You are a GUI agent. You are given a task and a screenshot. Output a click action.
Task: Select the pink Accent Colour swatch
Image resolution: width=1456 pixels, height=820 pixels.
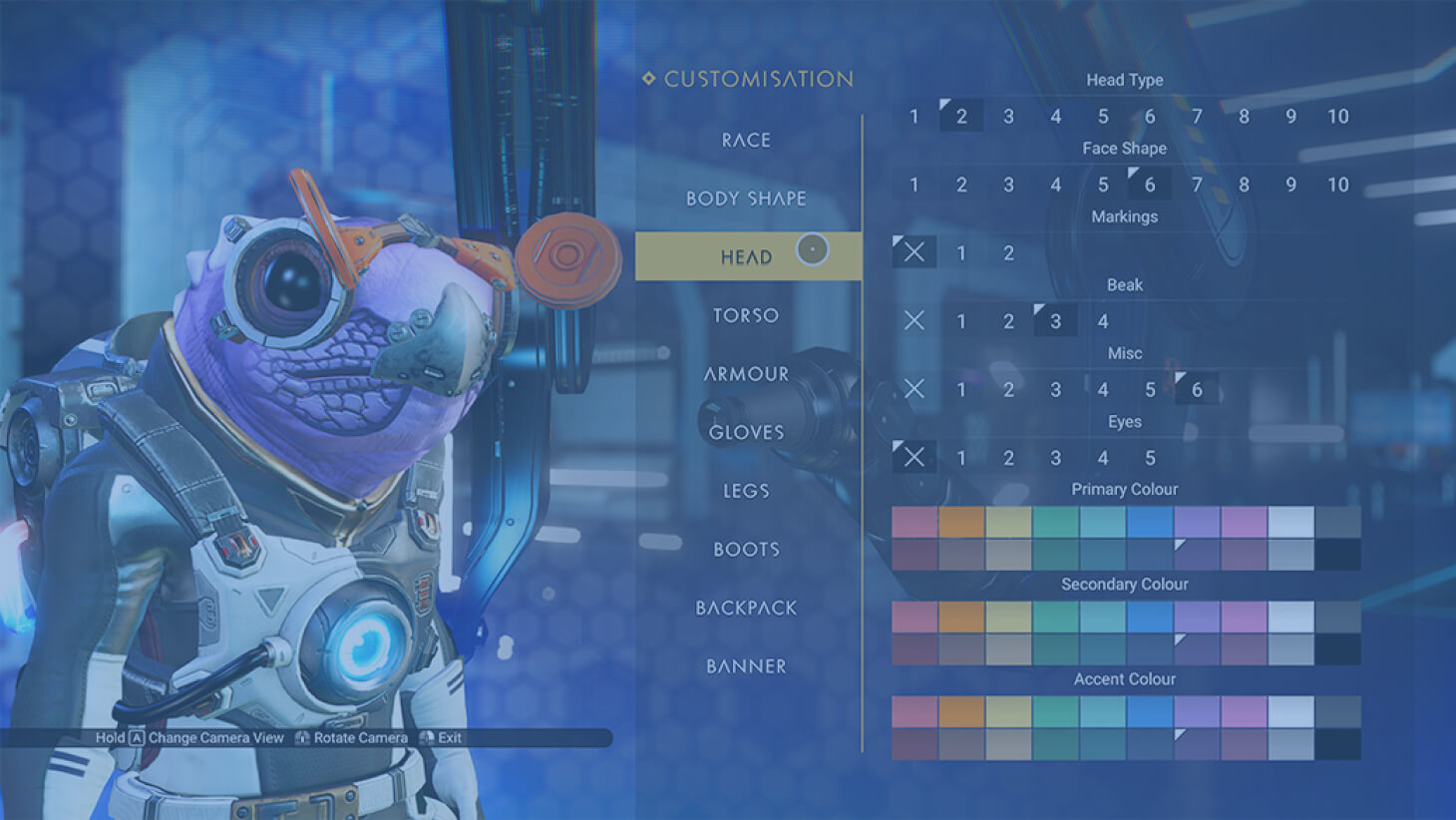point(914,711)
